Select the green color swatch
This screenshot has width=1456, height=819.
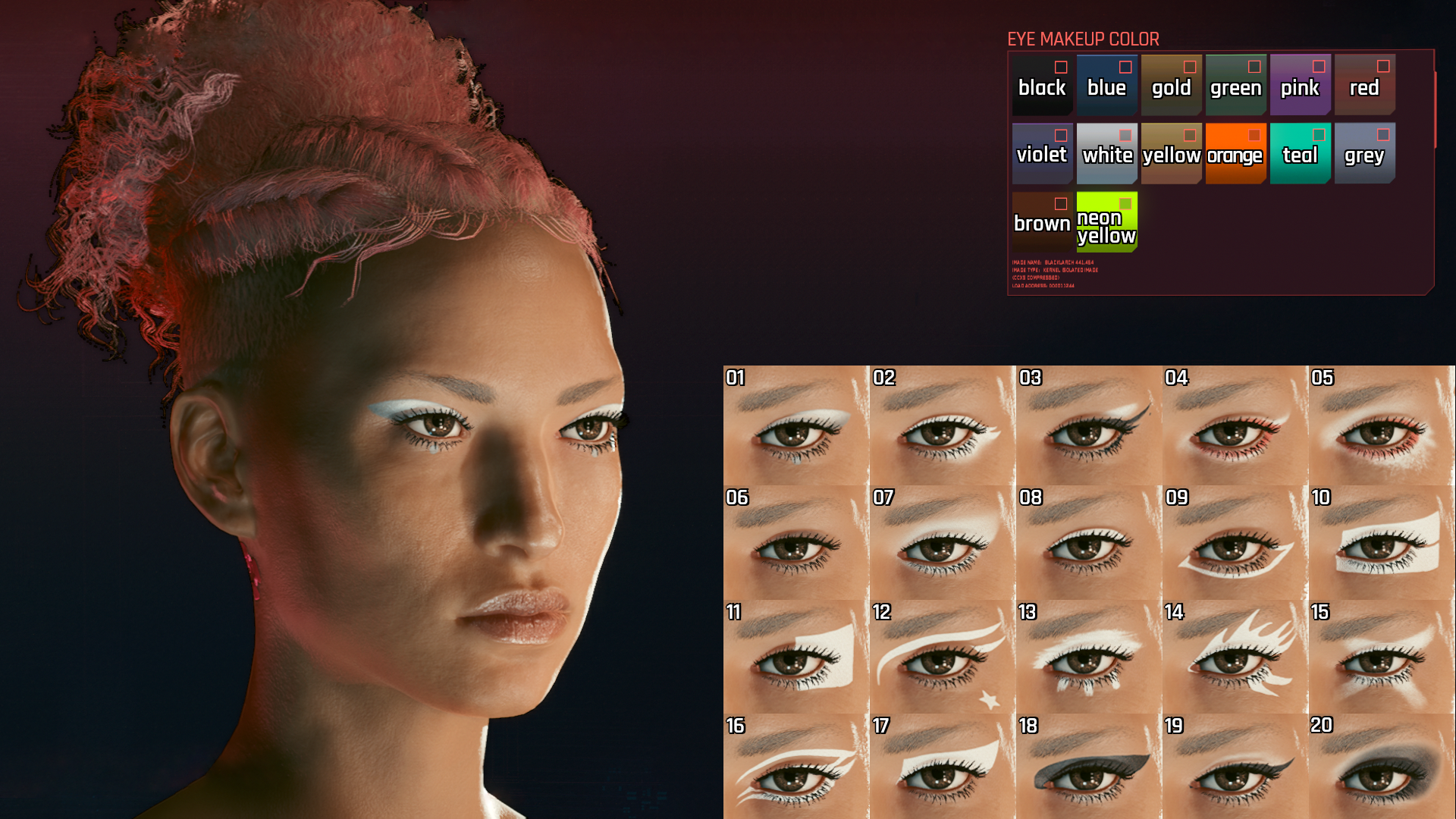click(1235, 85)
